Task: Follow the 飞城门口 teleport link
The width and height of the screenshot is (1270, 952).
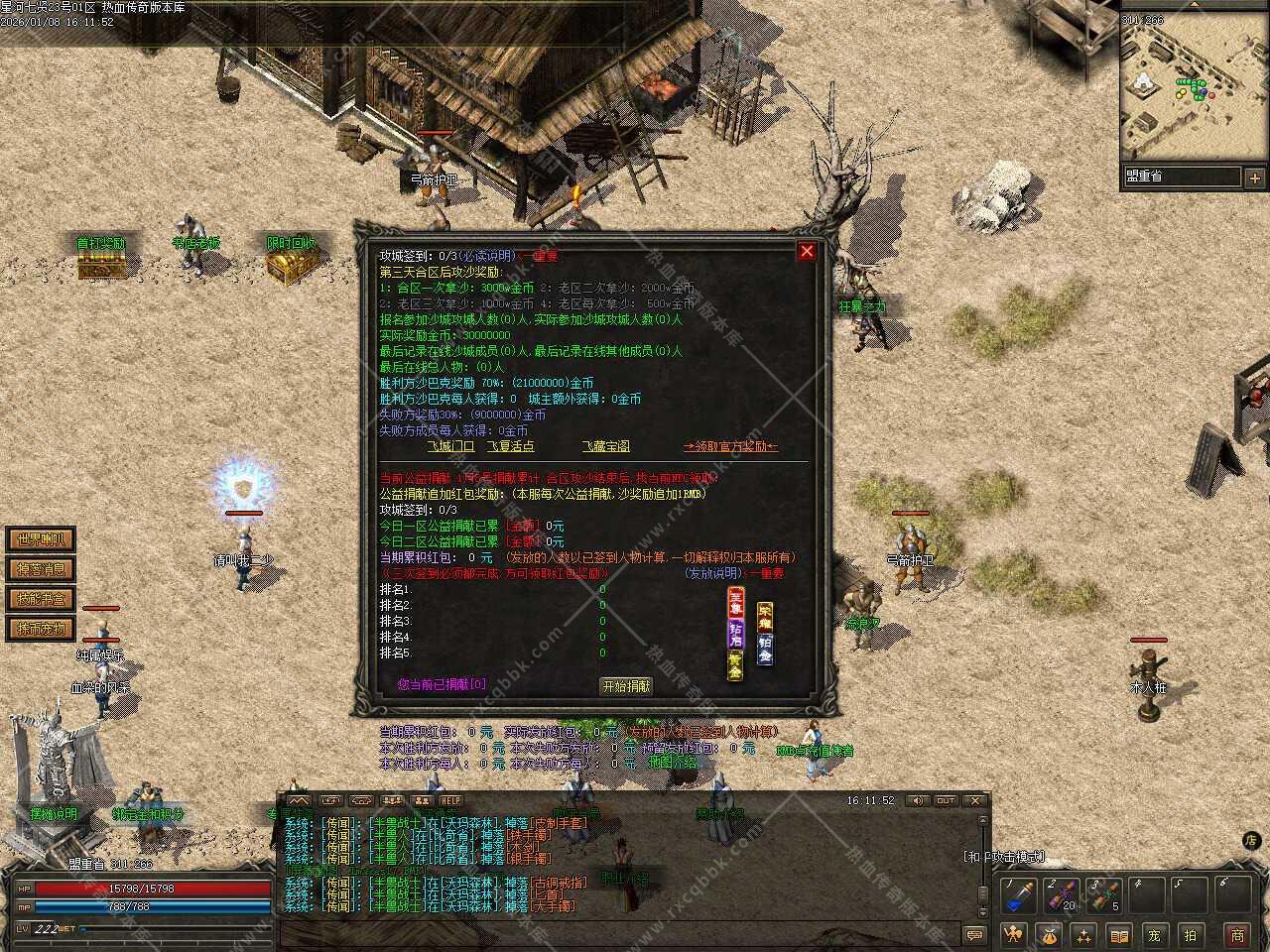Action: point(450,446)
